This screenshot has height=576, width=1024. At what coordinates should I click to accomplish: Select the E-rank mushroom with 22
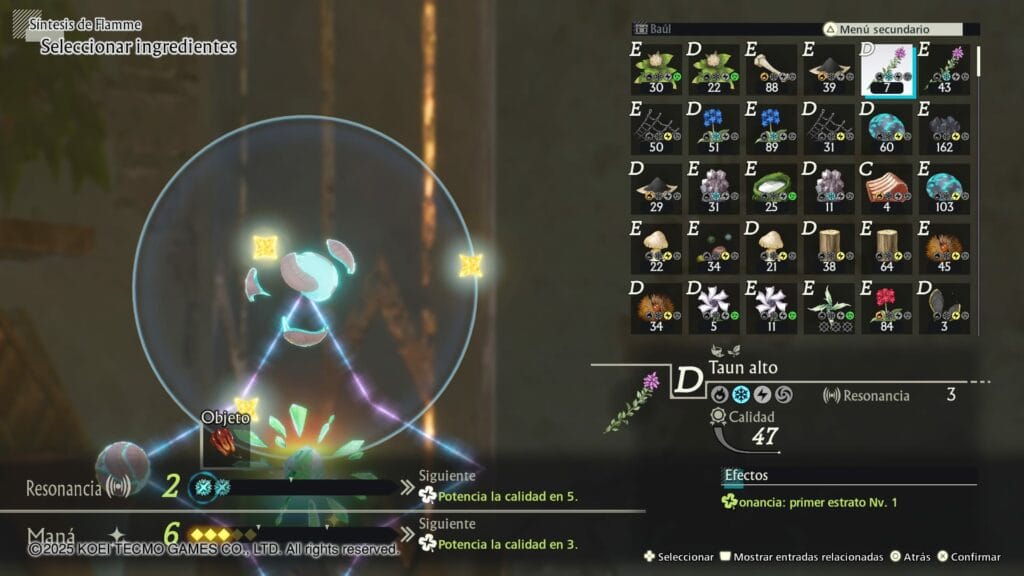click(x=656, y=248)
